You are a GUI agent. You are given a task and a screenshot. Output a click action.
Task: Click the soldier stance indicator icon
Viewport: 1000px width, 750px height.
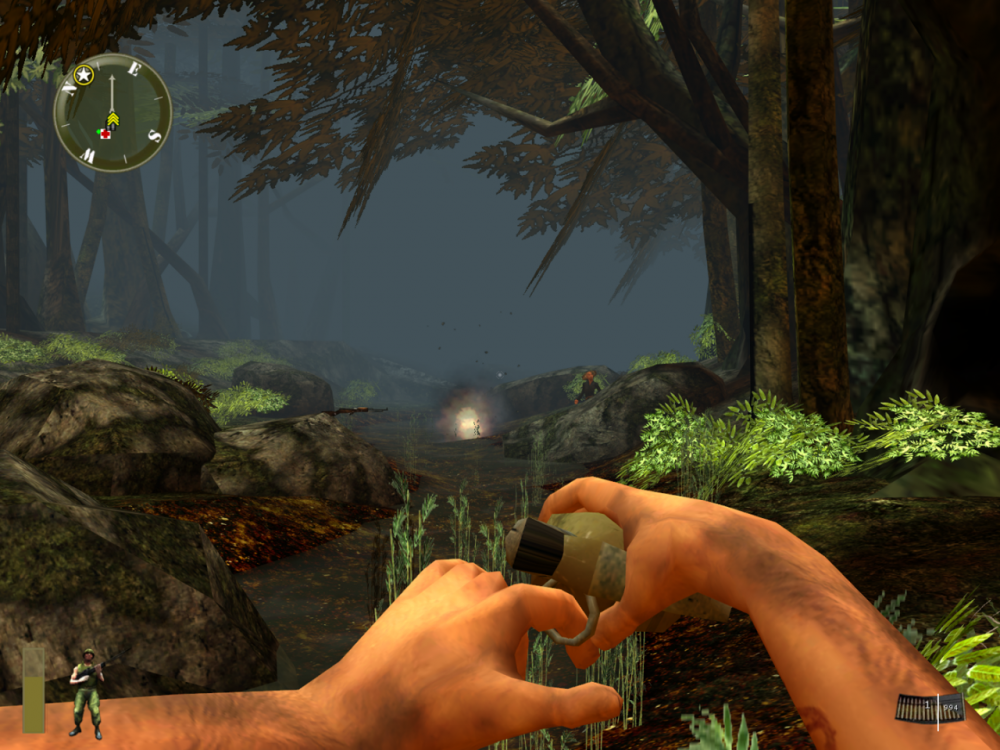(86, 692)
